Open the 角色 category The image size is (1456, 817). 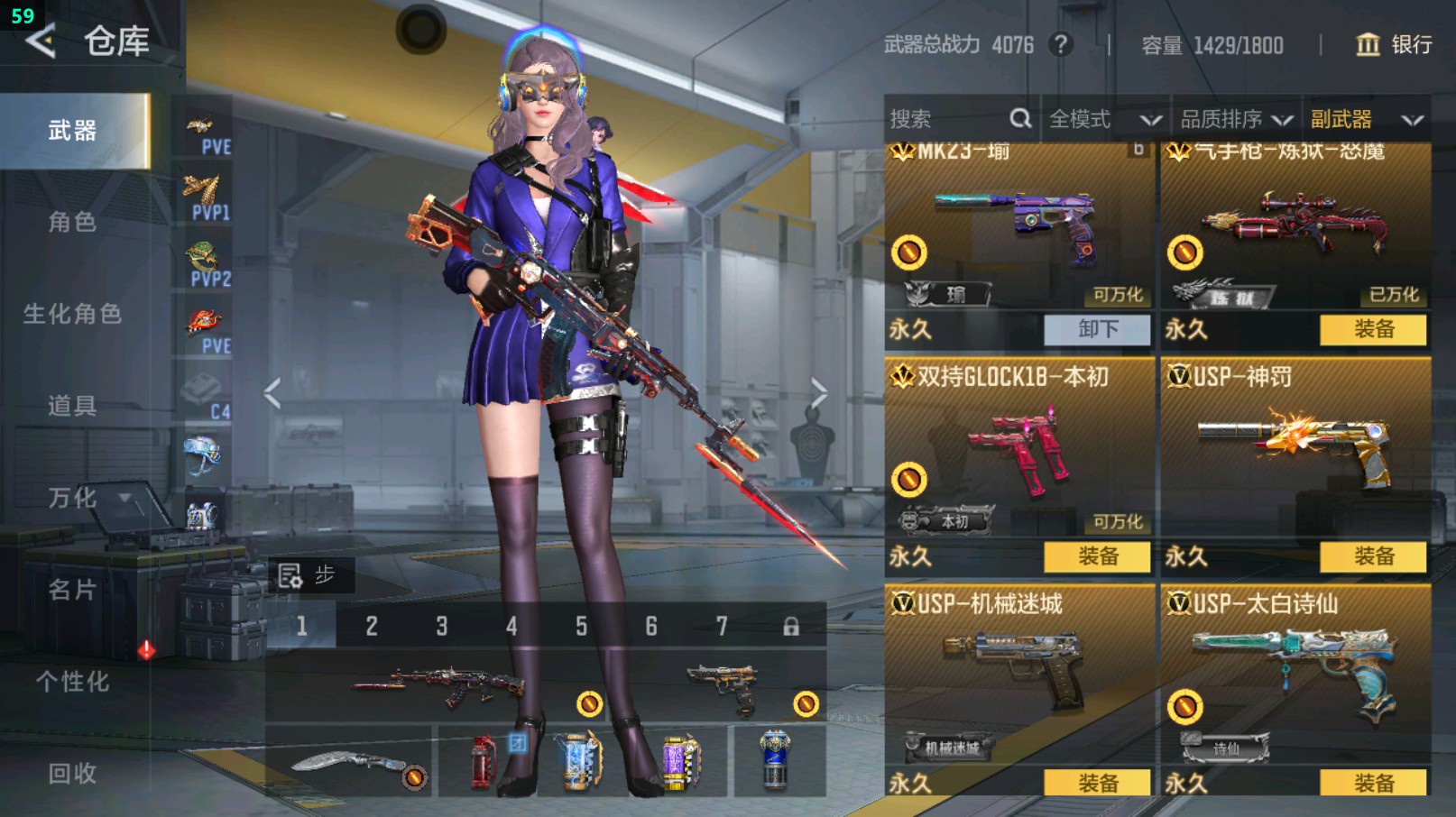(72, 222)
